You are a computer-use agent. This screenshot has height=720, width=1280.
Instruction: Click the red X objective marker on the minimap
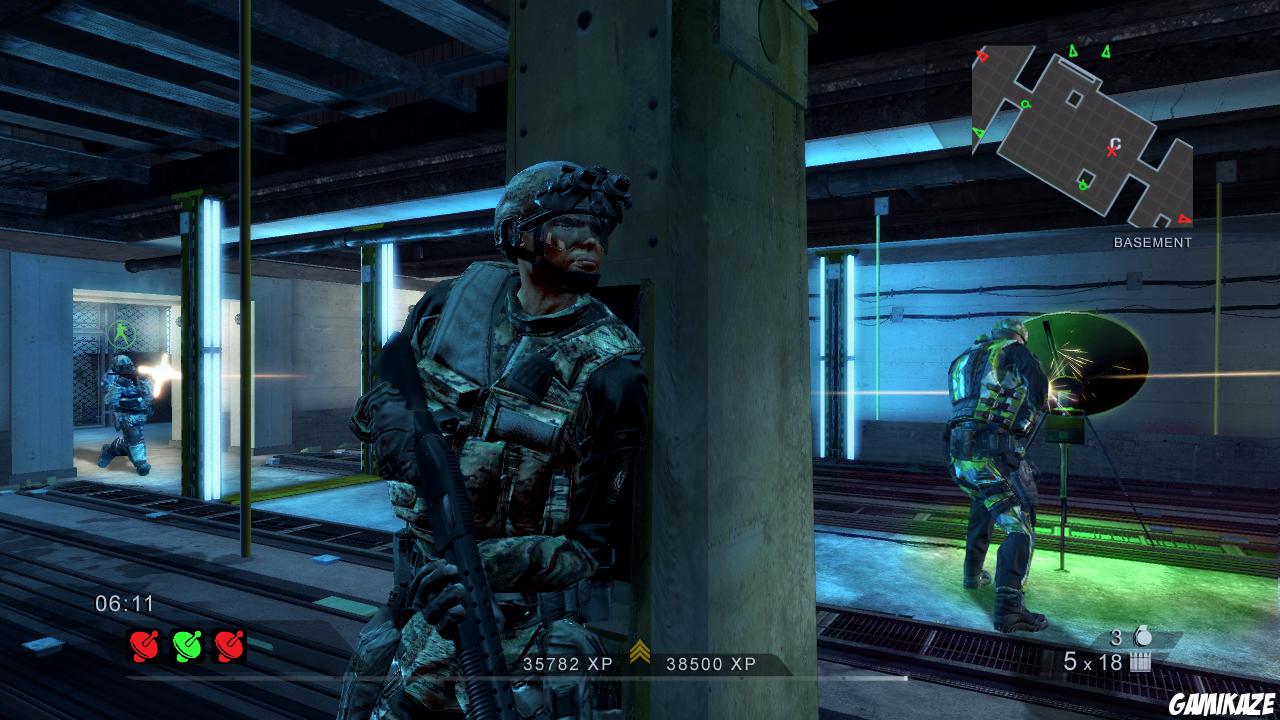coord(1112,151)
